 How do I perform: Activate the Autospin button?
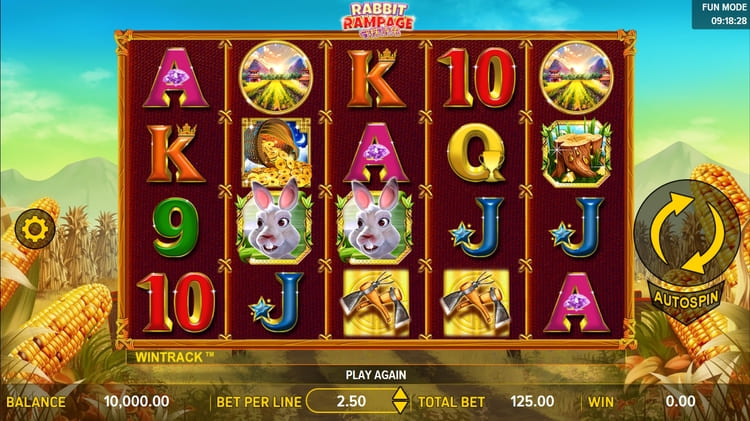pyautogui.click(x=688, y=298)
